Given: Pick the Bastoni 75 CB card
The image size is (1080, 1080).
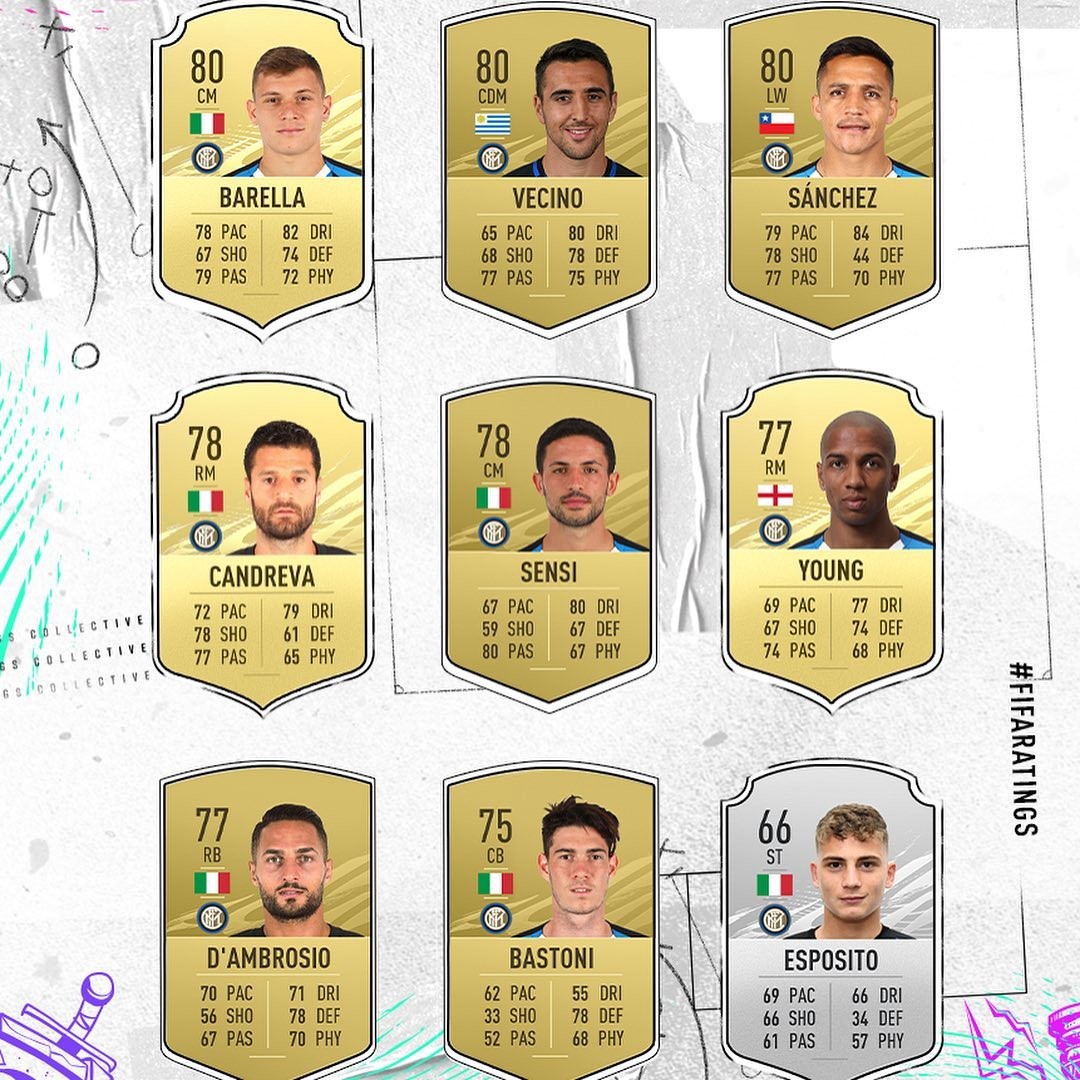Looking at the screenshot, I should [551, 925].
